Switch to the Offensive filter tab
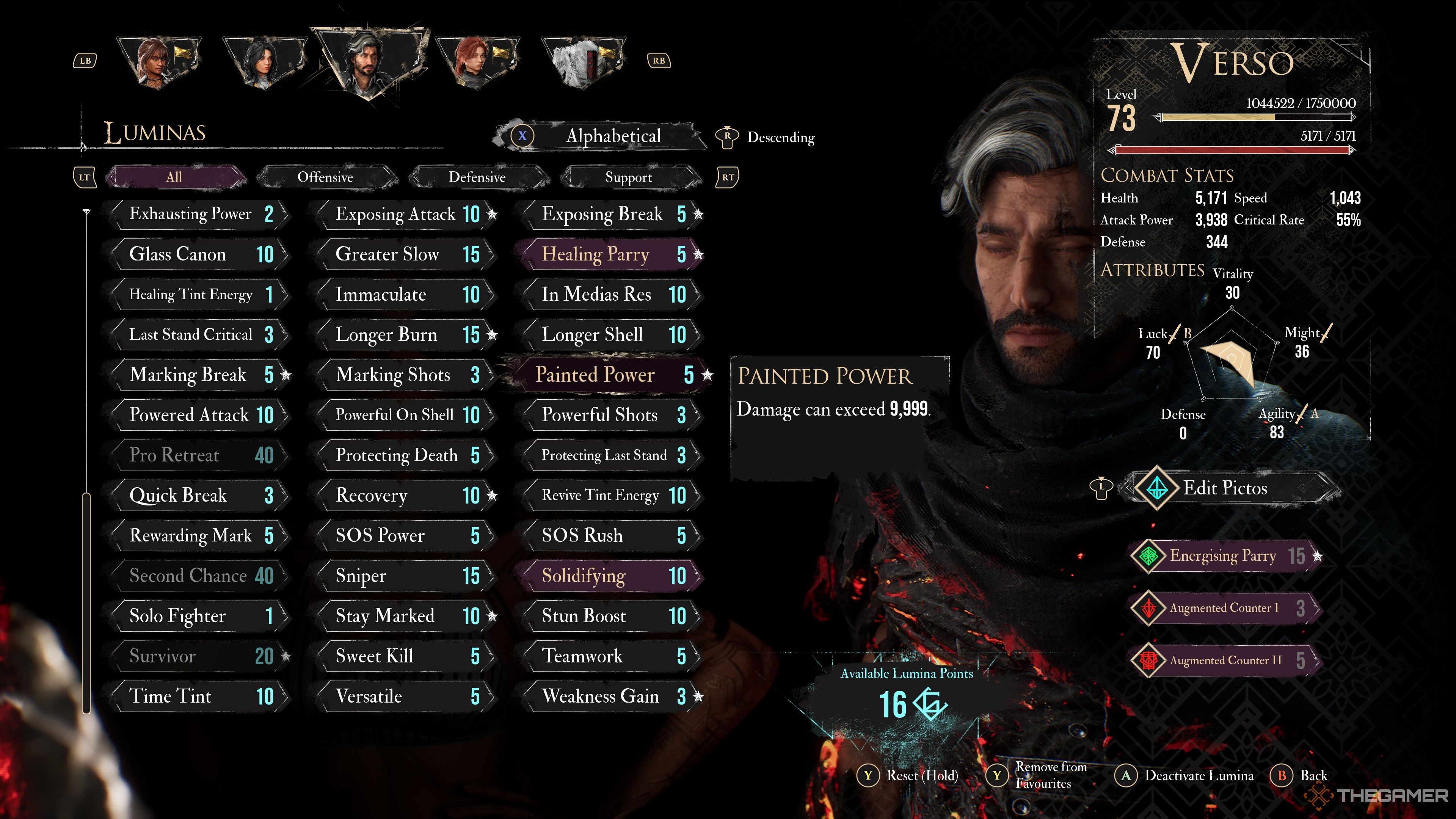 click(x=326, y=177)
